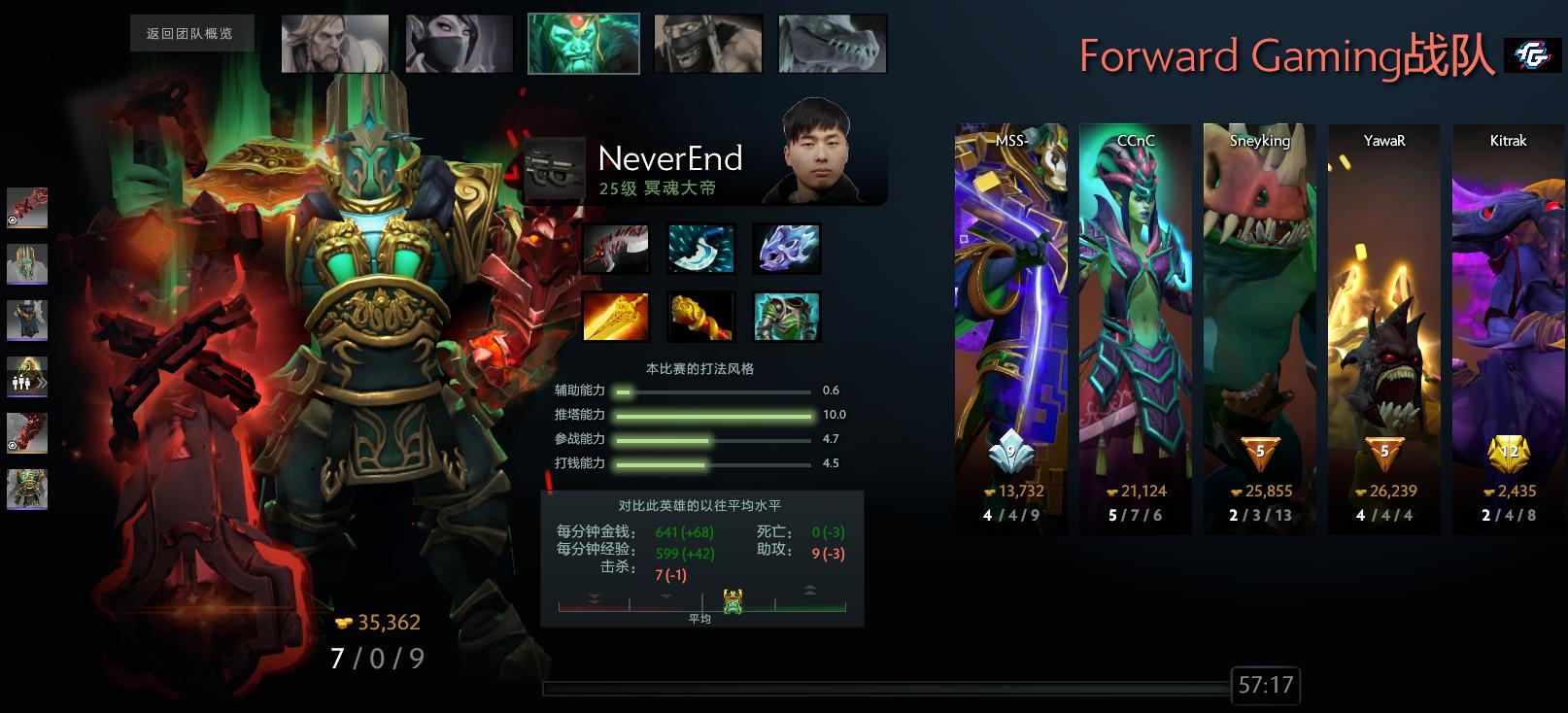The width and height of the screenshot is (1568, 713).
Task: Click MSS-'s rank badge showing 9
Action: (1008, 451)
